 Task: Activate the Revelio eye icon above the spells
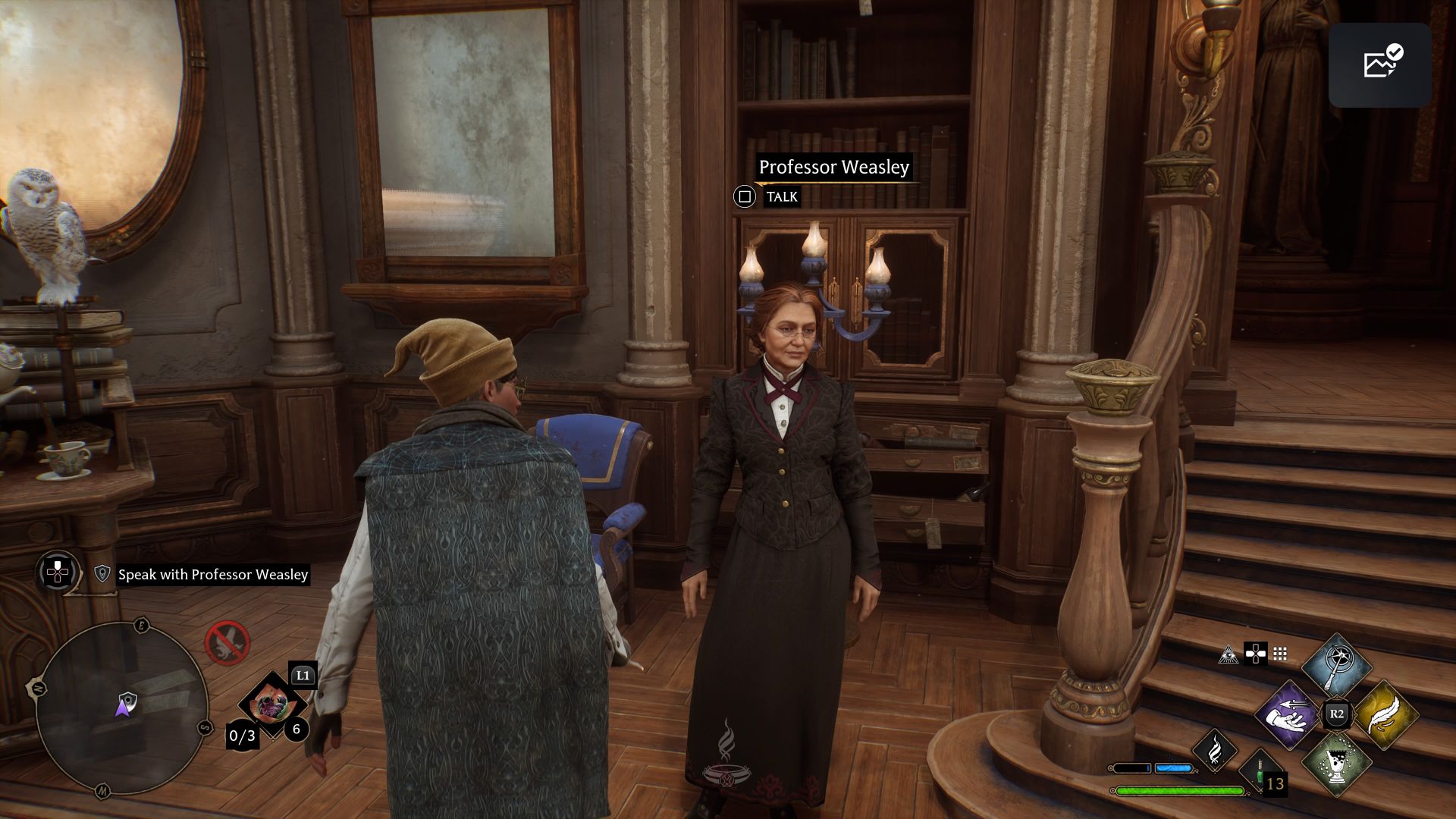click(1228, 655)
